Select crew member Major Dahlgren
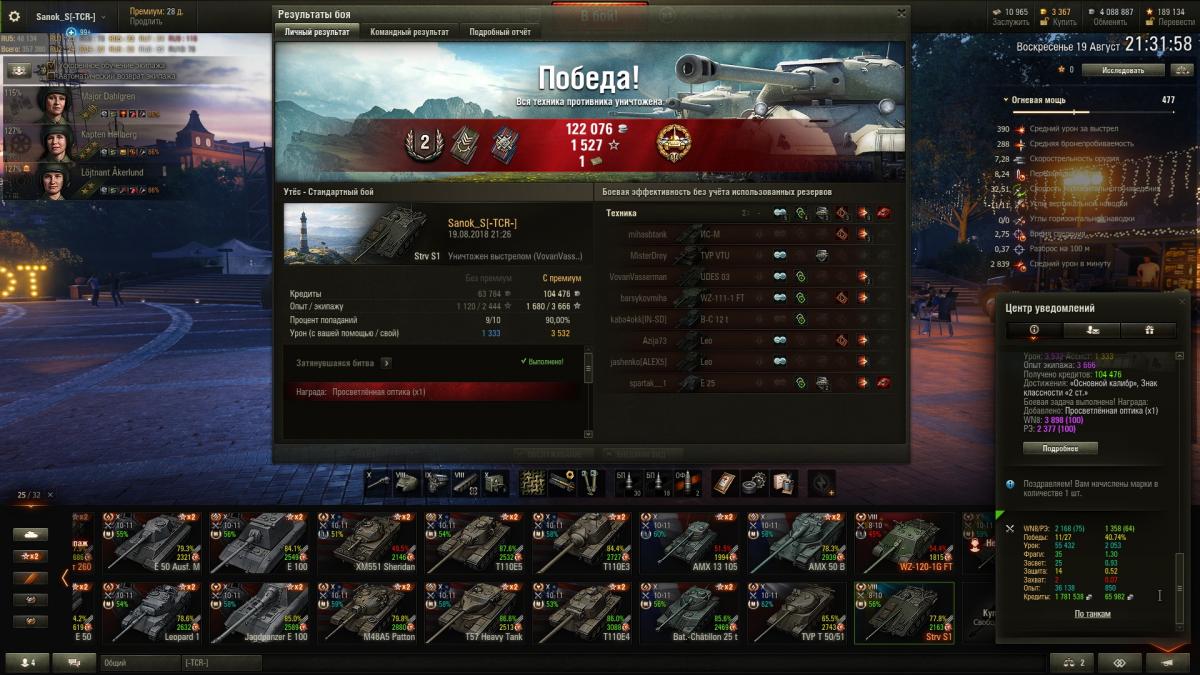The width and height of the screenshot is (1200, 675). click(x=108, y=97)
